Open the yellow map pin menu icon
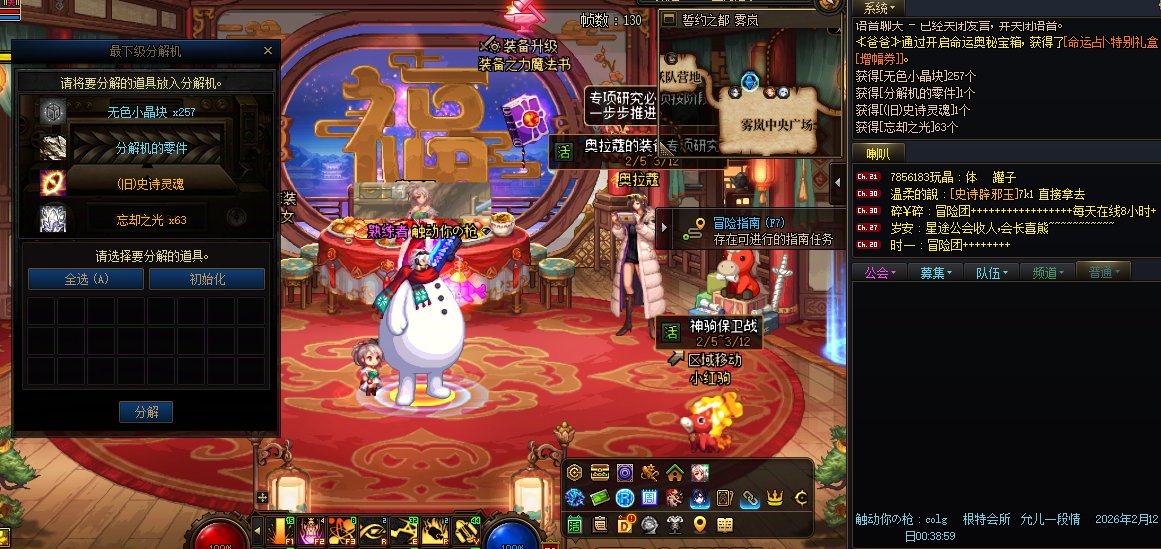 coord(700,523)
